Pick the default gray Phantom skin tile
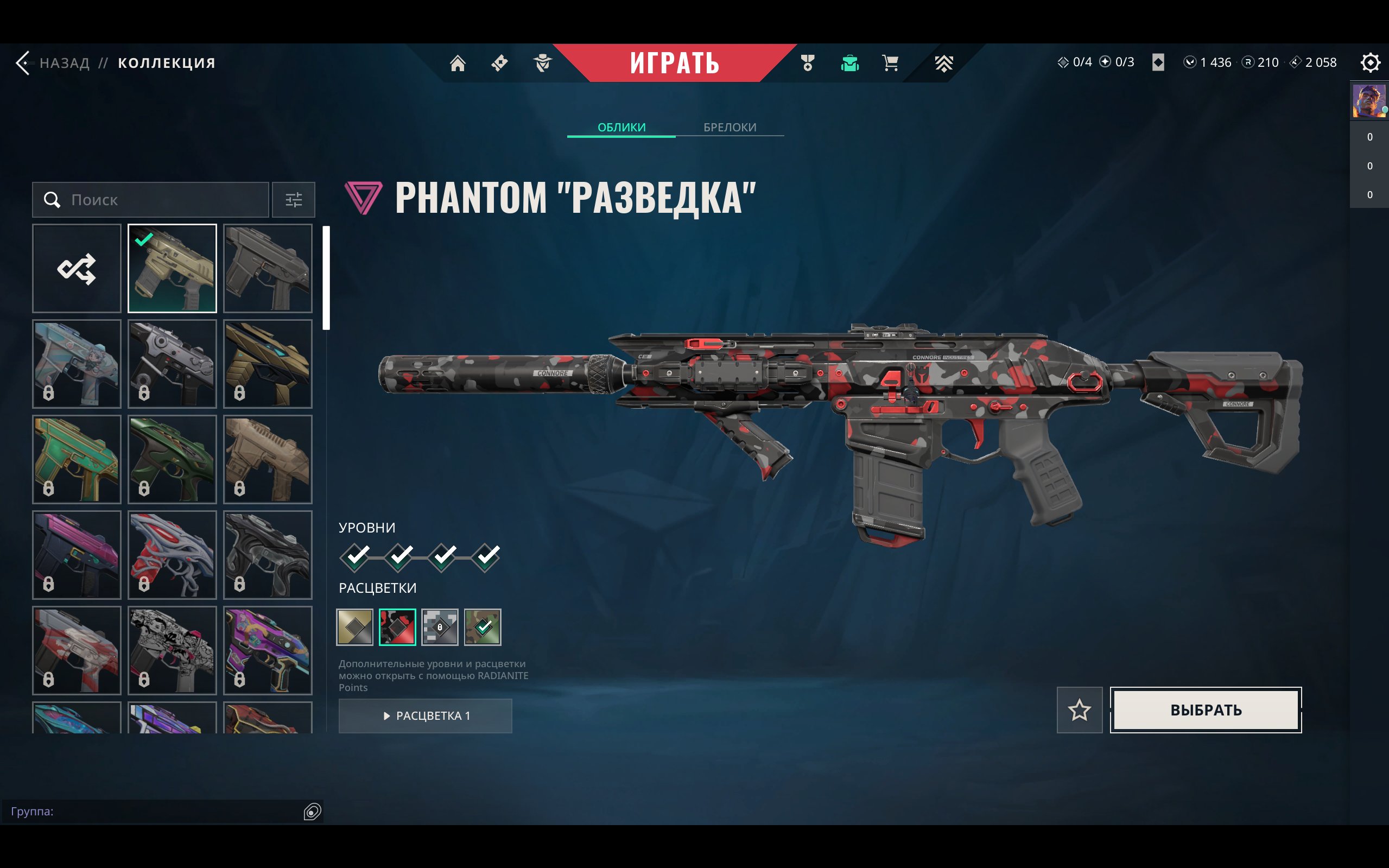The height and width of the screenshot is (868, 1389). (268, 268)
